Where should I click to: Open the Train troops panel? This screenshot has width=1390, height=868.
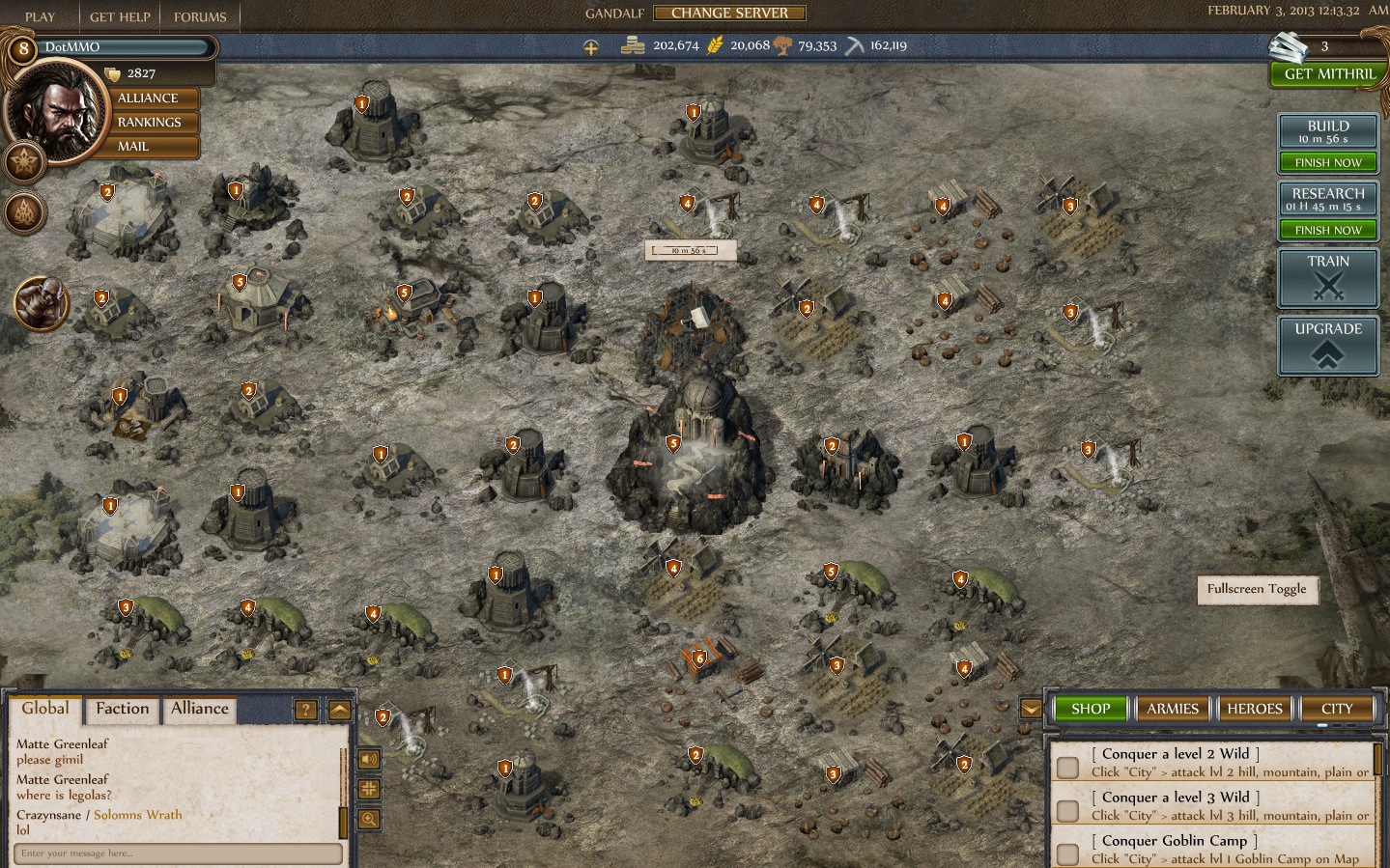click(x=1328, y=277)
